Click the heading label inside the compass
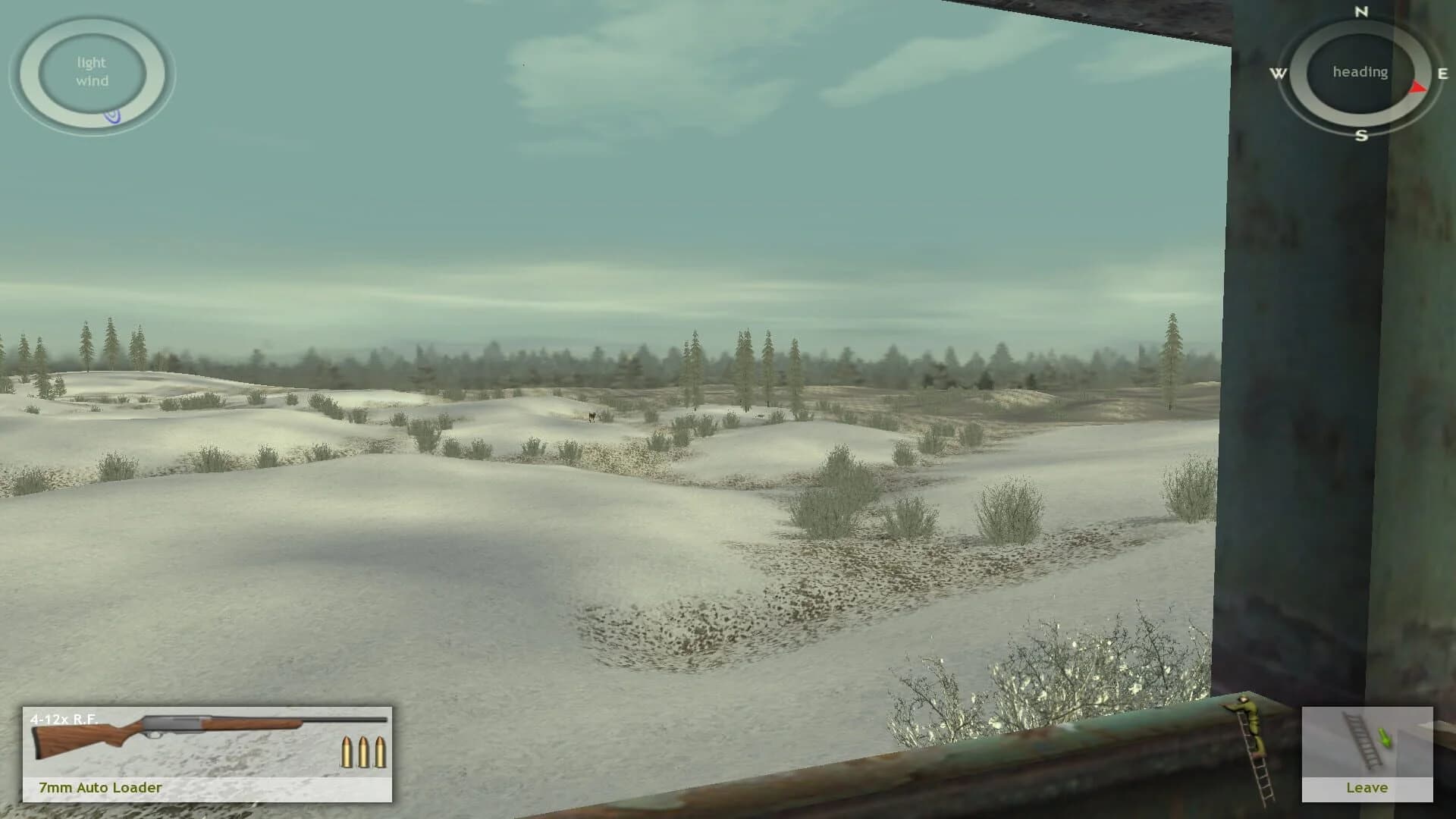 (x=1360, y=73)
